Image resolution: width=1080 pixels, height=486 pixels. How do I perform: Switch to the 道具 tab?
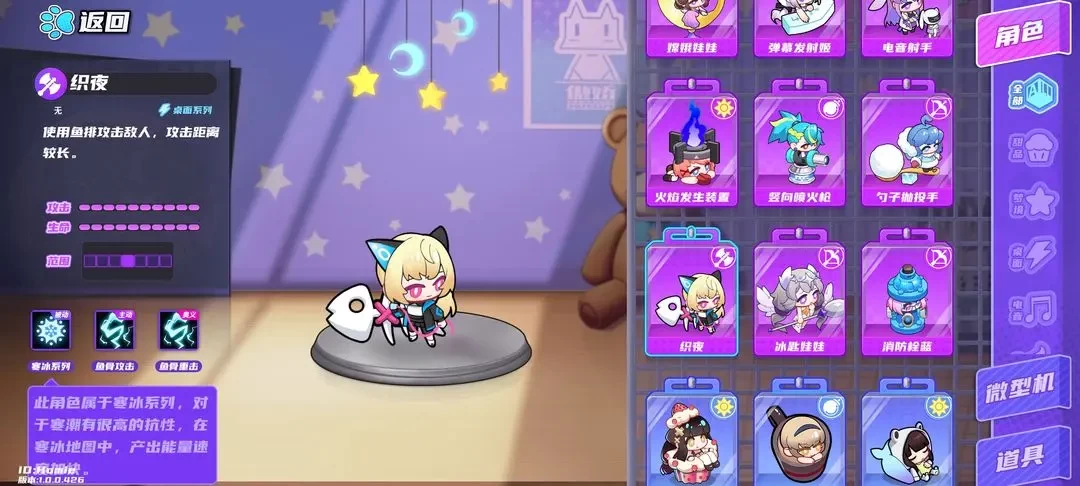(x=1020, y=457)
